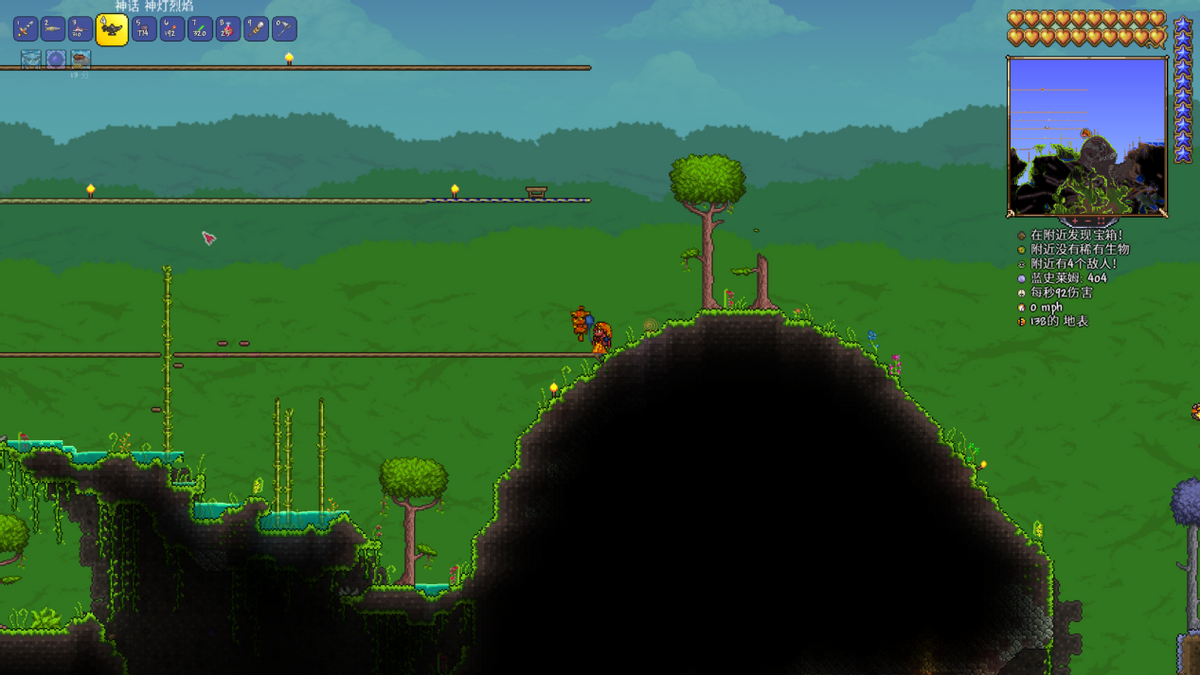Select the red potion in slot 8

tap(228, 29)
